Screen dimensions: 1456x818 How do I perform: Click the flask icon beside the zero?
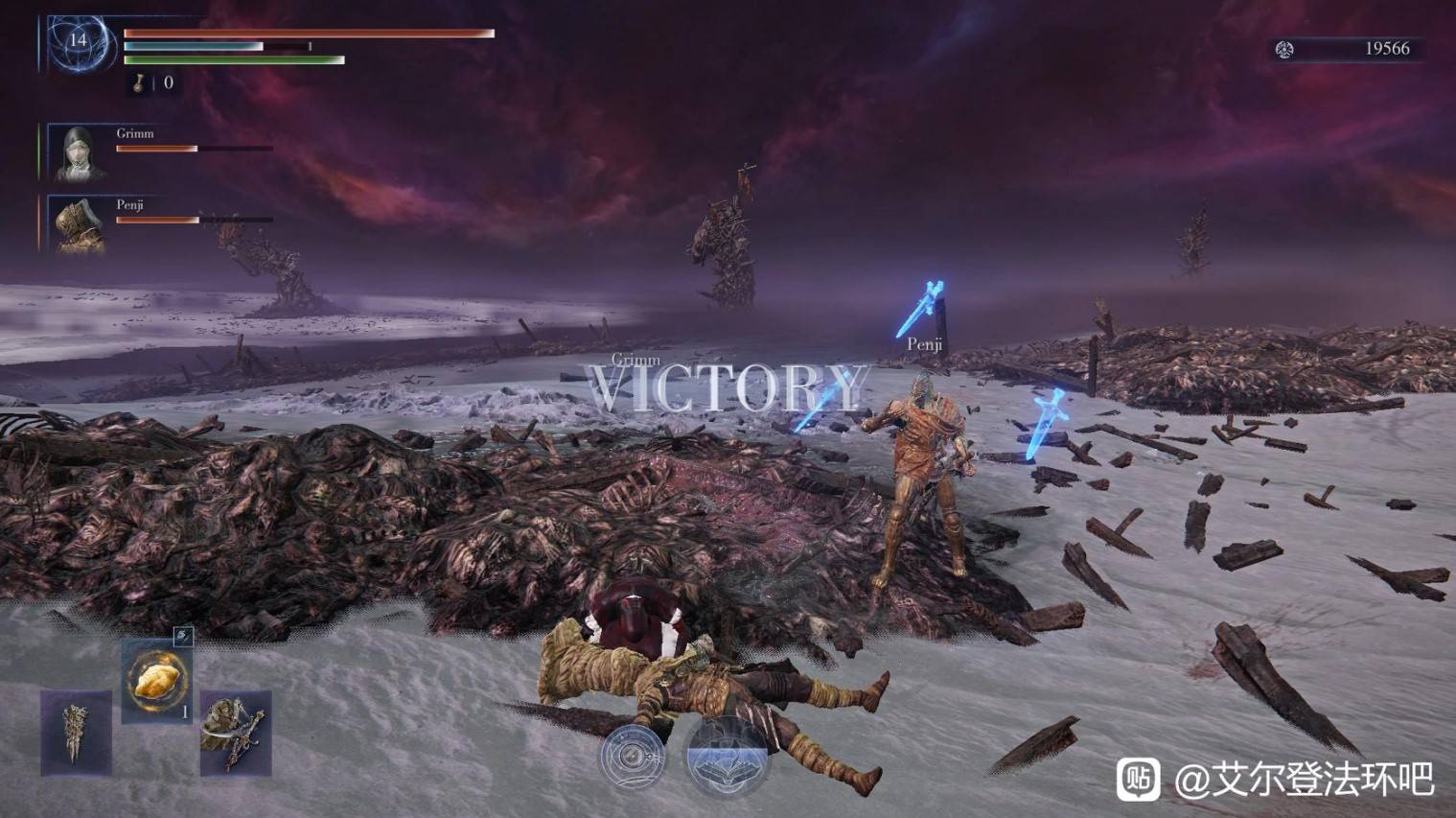[140, 83]
